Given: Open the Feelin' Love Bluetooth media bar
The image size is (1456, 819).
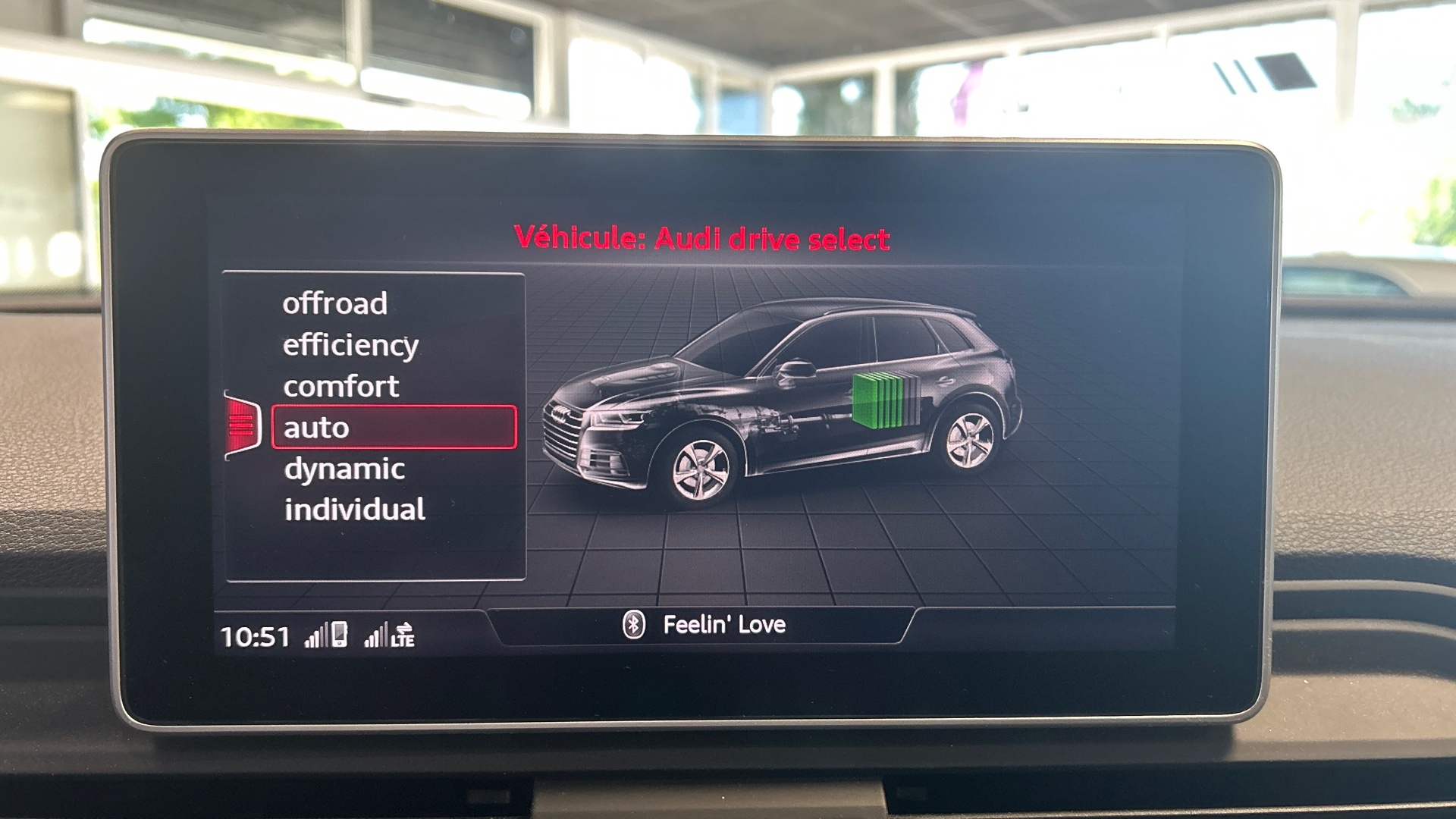Looking at the screenshot, I should pos(703,625).
